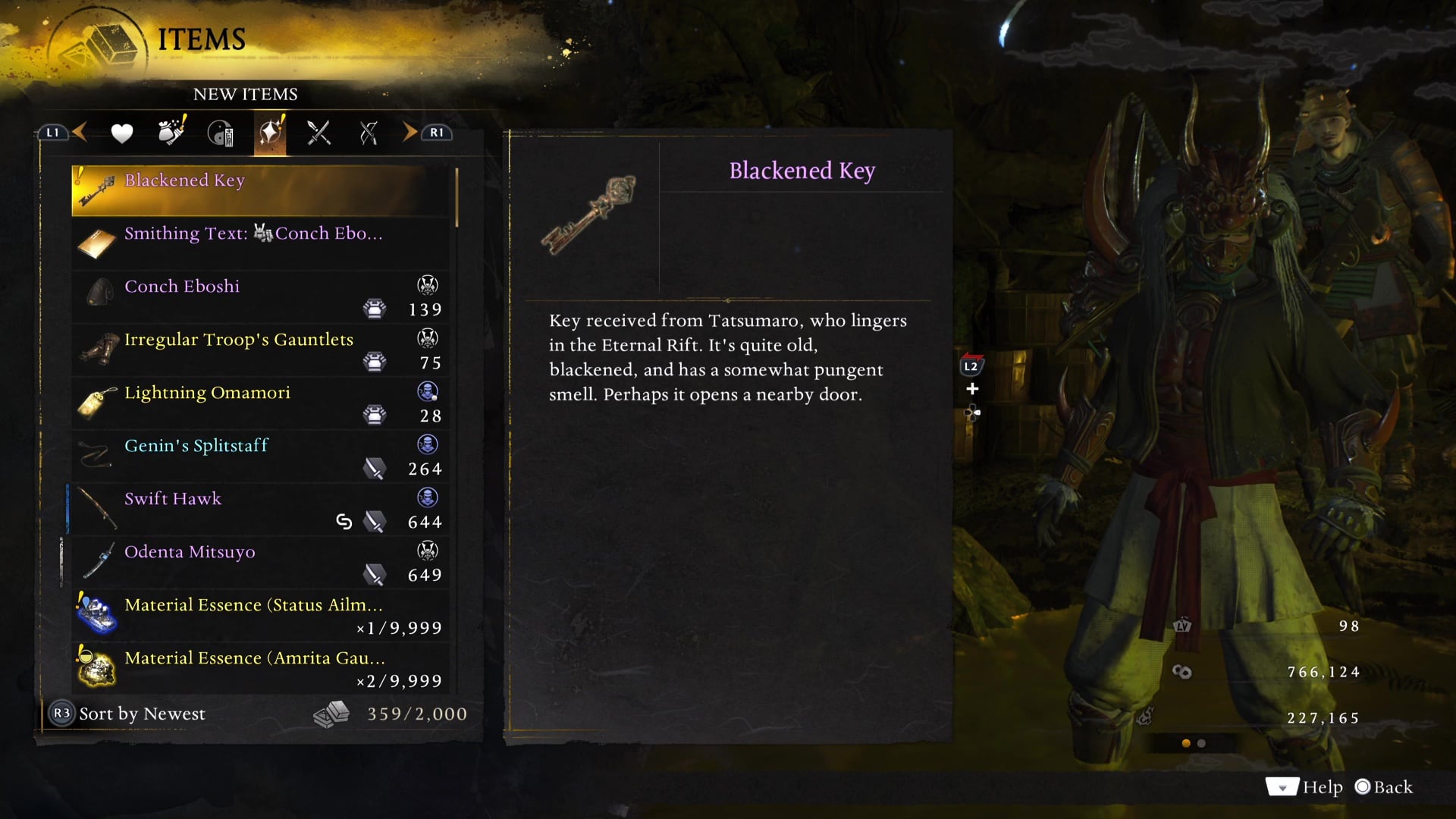This screenshot has width=1456, height=819.
Task: Pick Irregular Troop's Gauntlets from the list
Action: (x=262, y=350)
